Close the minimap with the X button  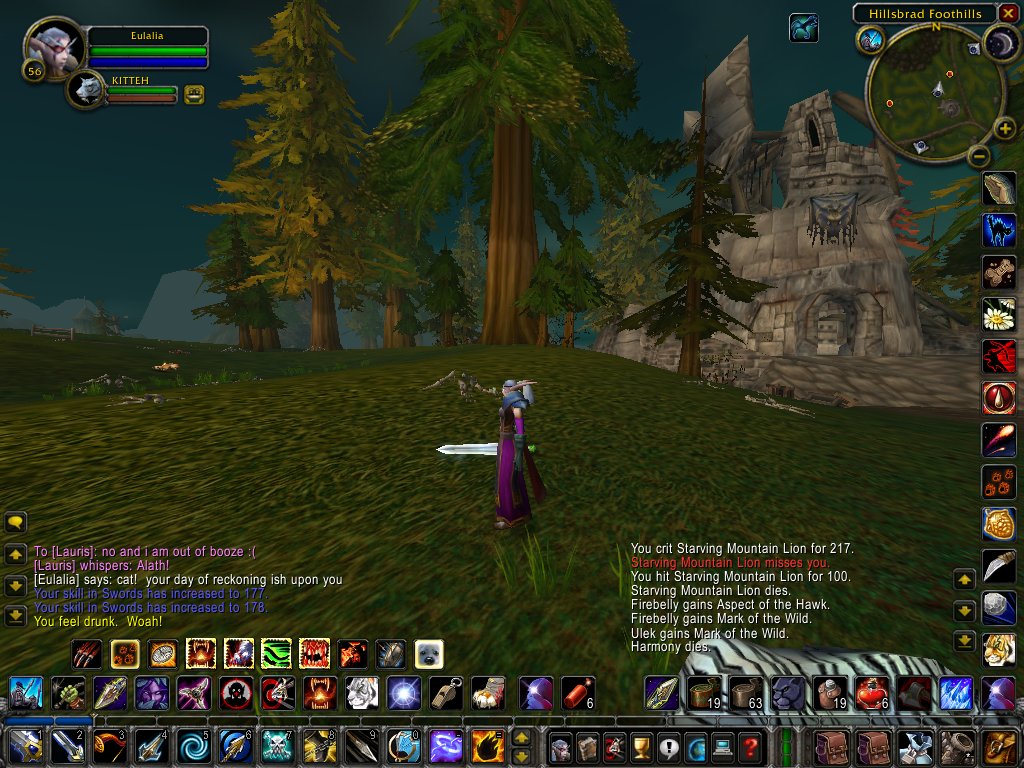1008,13
